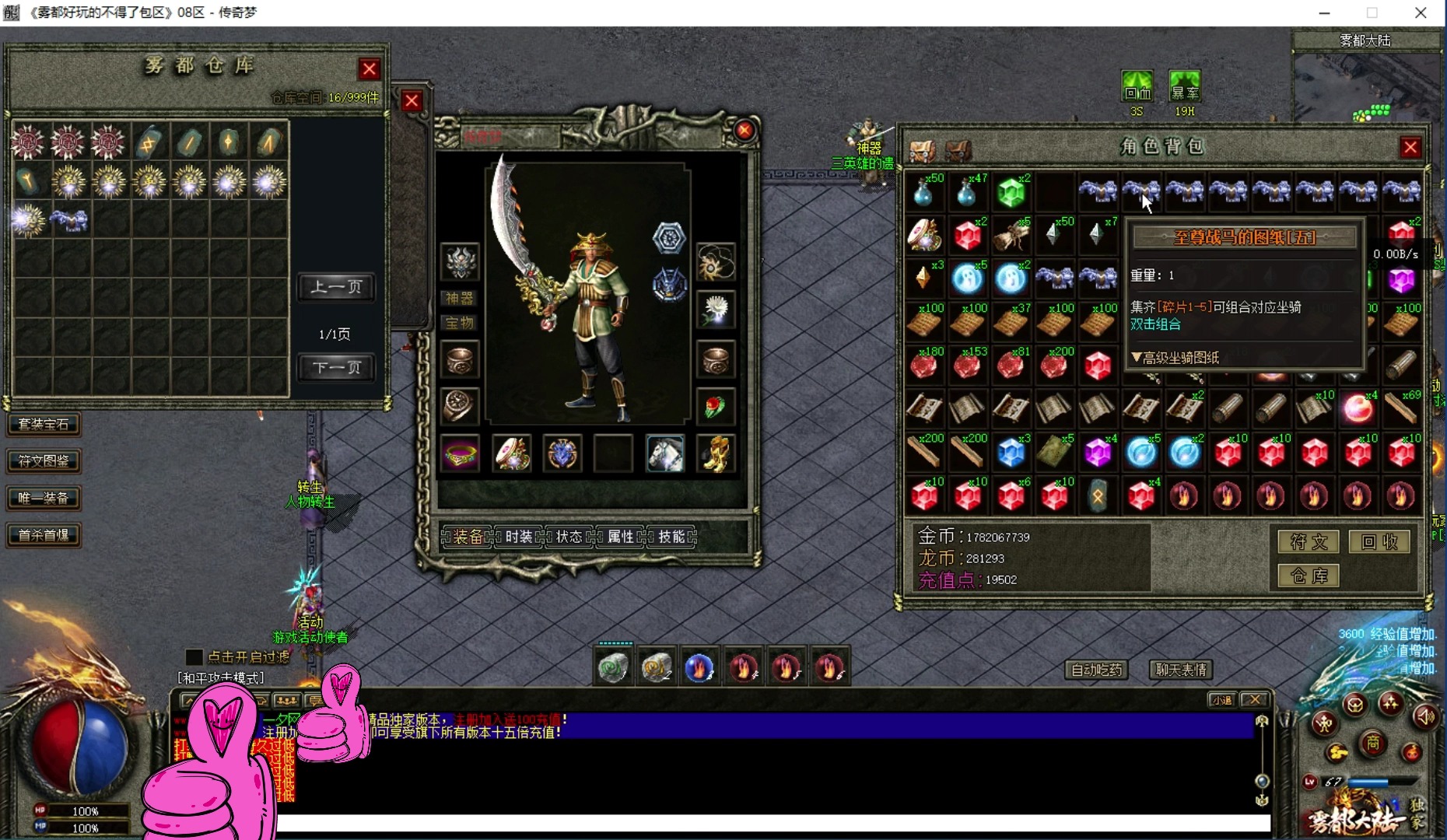Viewport: 1447px width, 840px height.
Task: Switch to the 状态 tab
Action: tap(569, 537)
